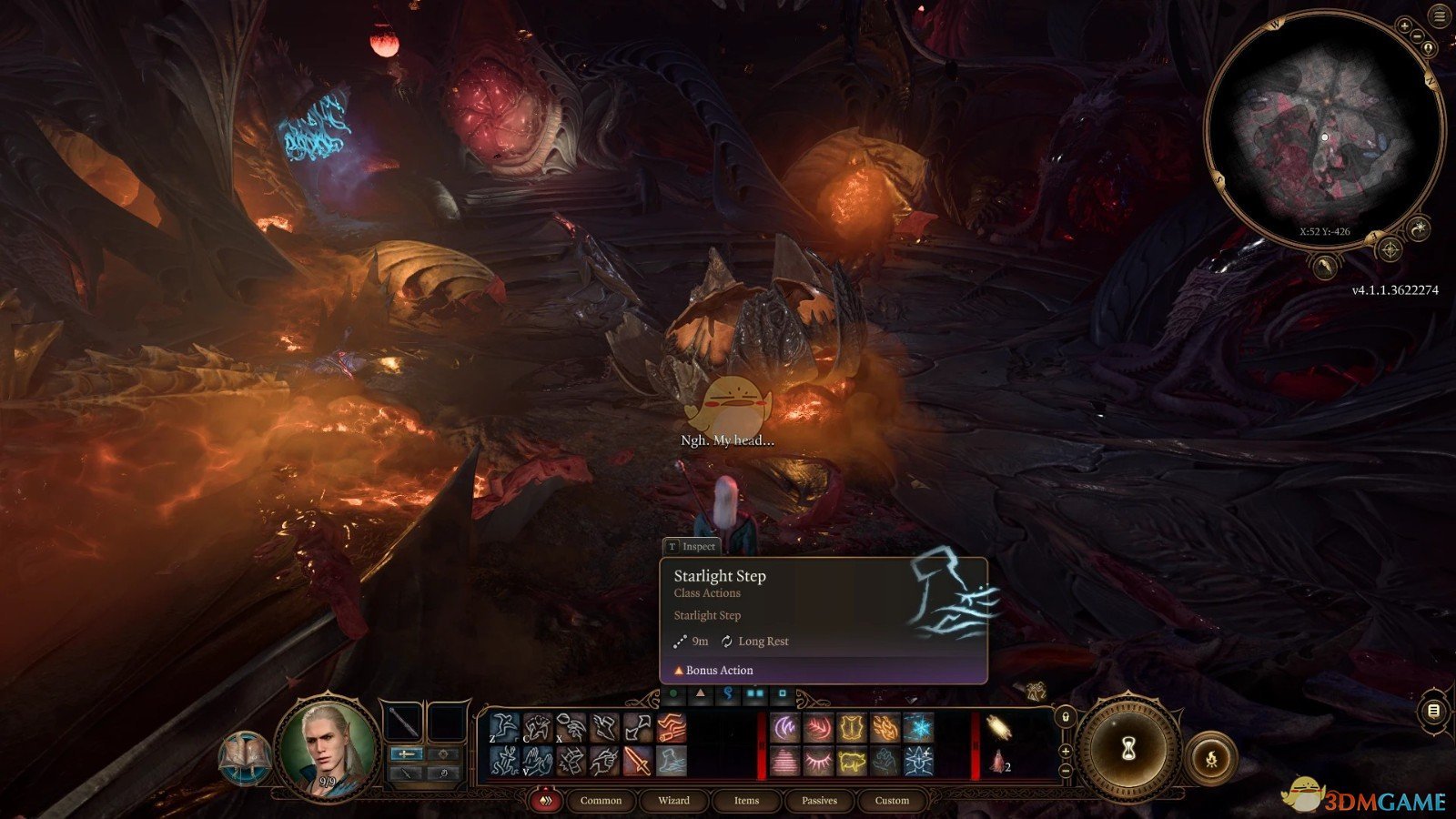Click the elf character portrait

[x=329, y=748]
